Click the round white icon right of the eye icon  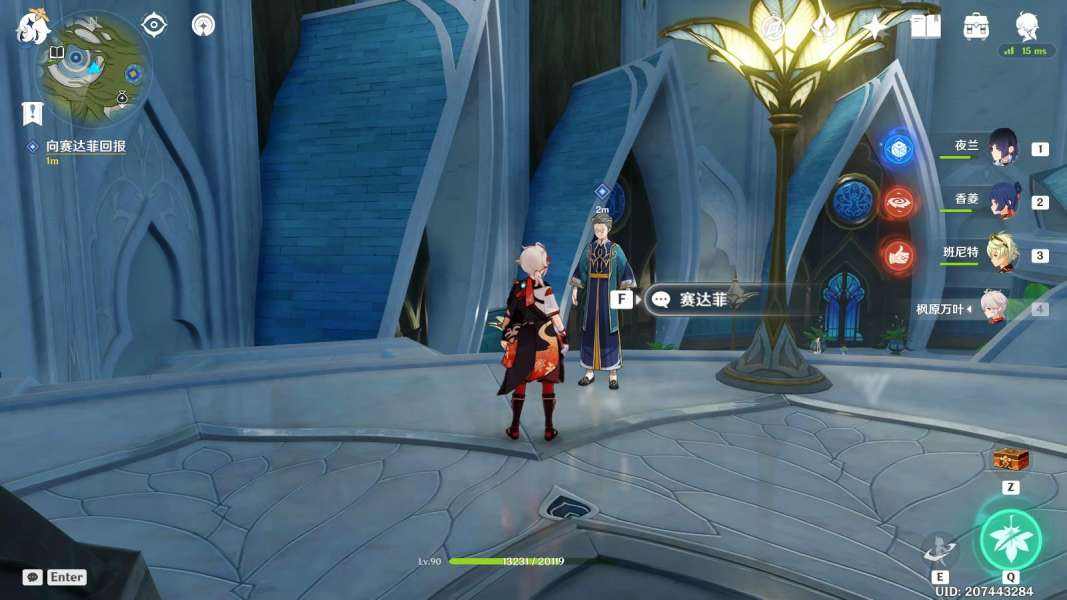tap(204, 25)
